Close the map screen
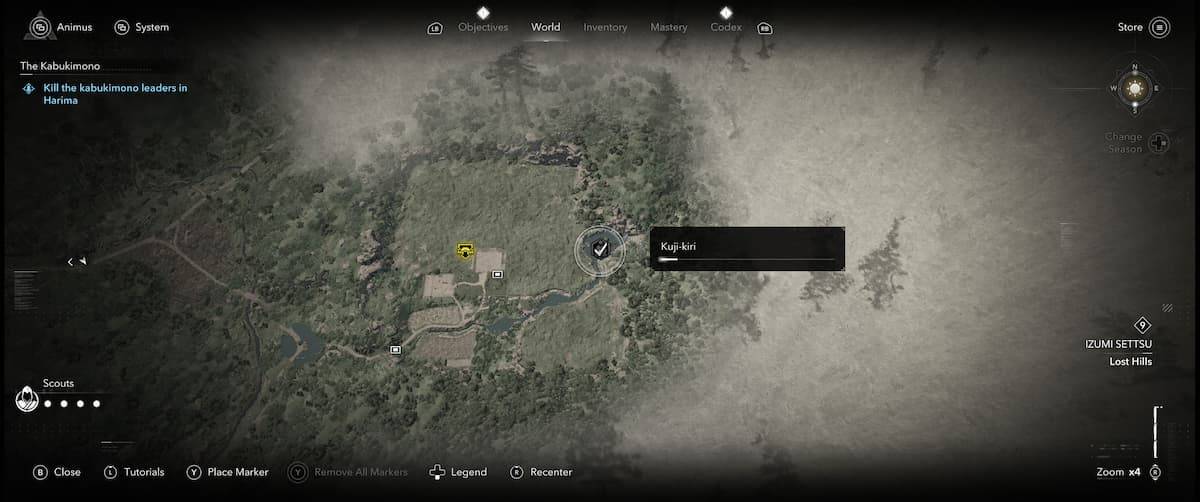 (57, 472)
